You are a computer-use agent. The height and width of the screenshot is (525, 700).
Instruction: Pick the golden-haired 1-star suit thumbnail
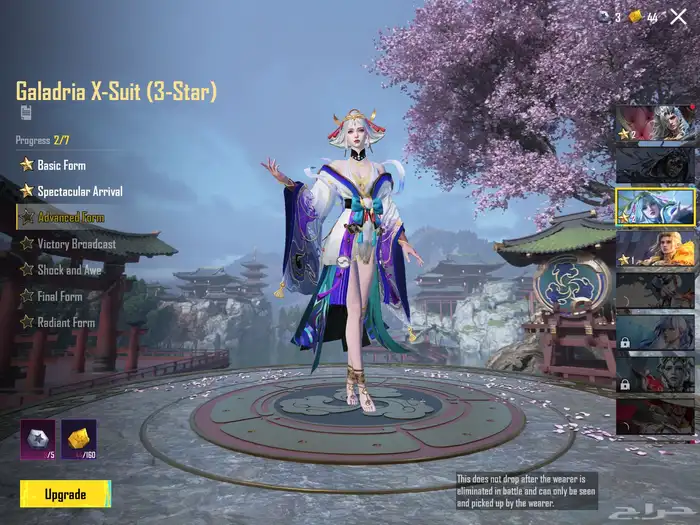coord(654,247)
